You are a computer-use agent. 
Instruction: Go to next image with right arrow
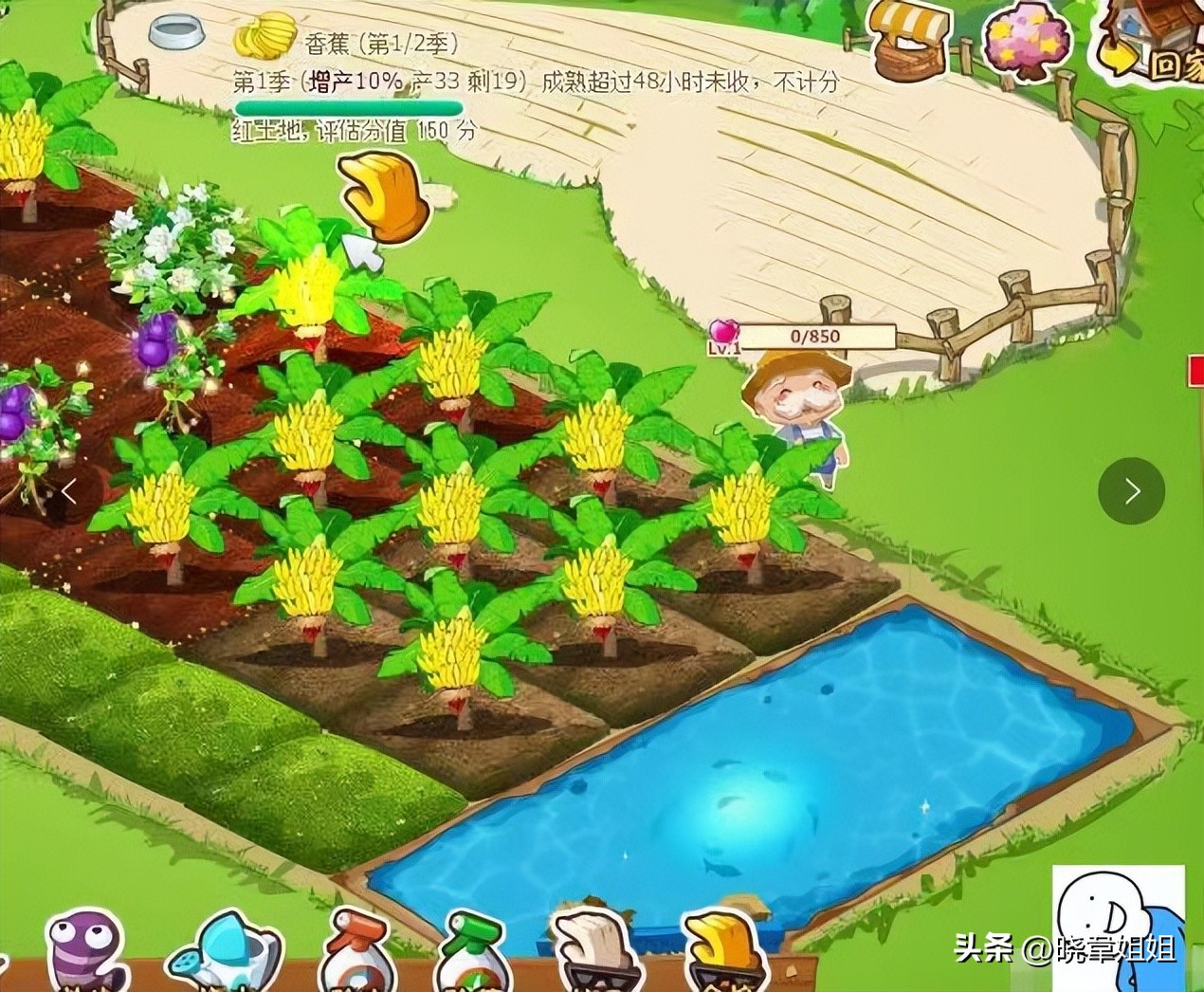coord(1131,490)
